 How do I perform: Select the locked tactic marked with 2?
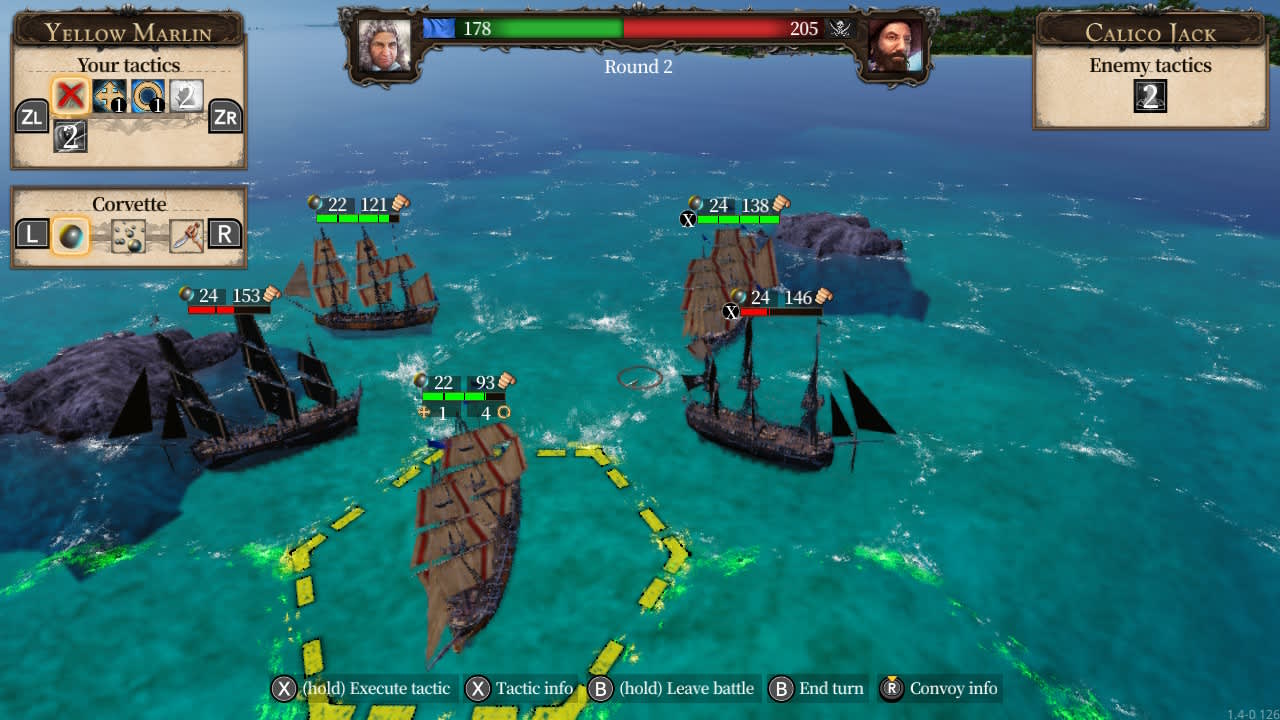[x=188, y=97]
